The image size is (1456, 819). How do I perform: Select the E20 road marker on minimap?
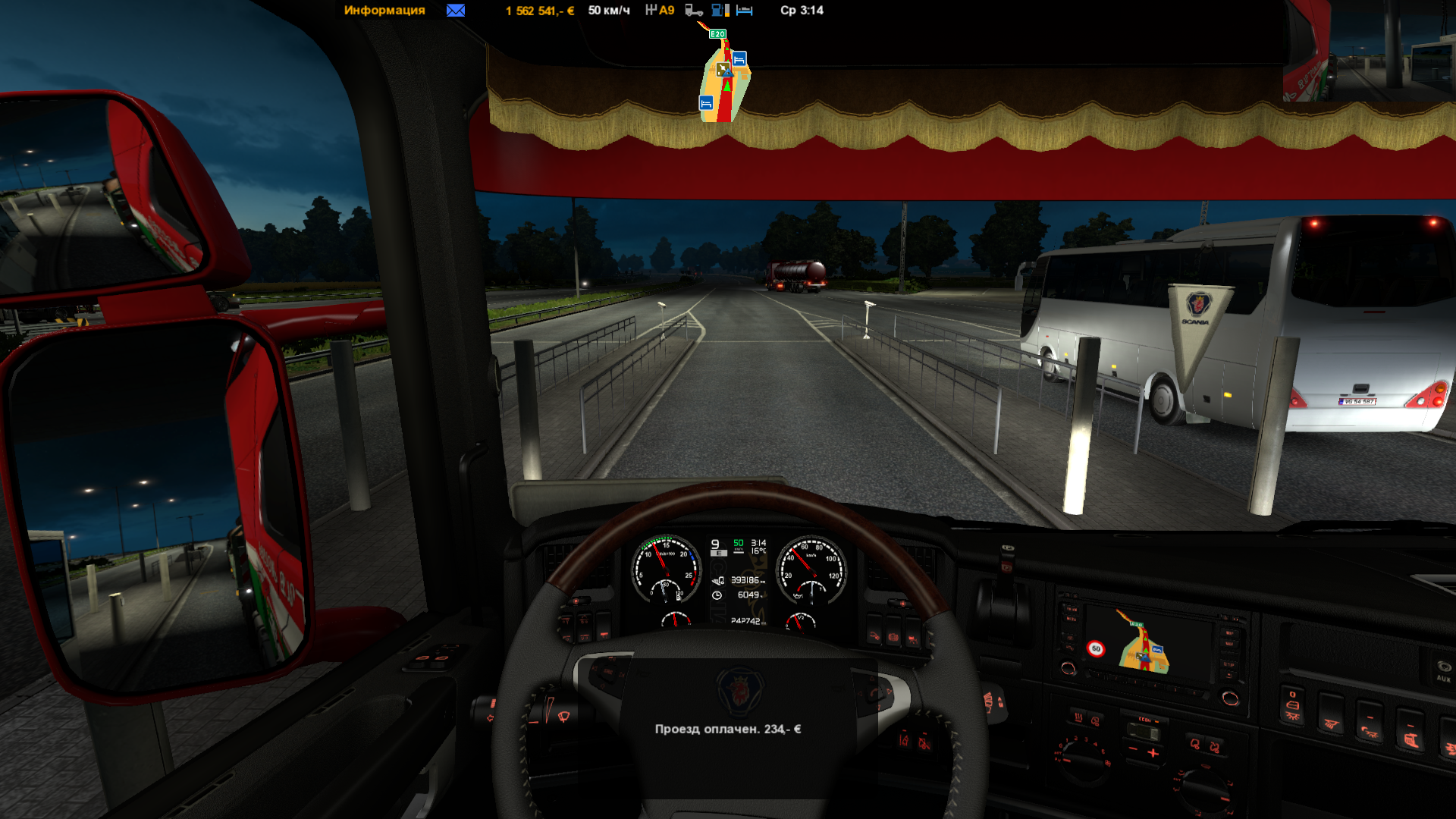click(717, 34)
